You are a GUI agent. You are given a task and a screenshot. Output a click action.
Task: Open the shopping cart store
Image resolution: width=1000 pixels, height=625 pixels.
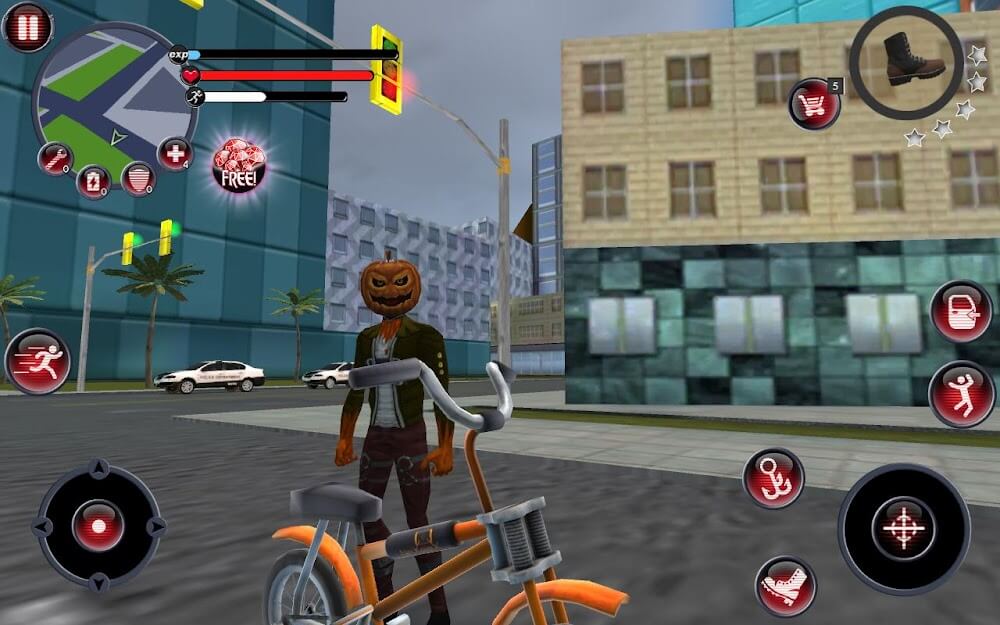click(814, 104)
